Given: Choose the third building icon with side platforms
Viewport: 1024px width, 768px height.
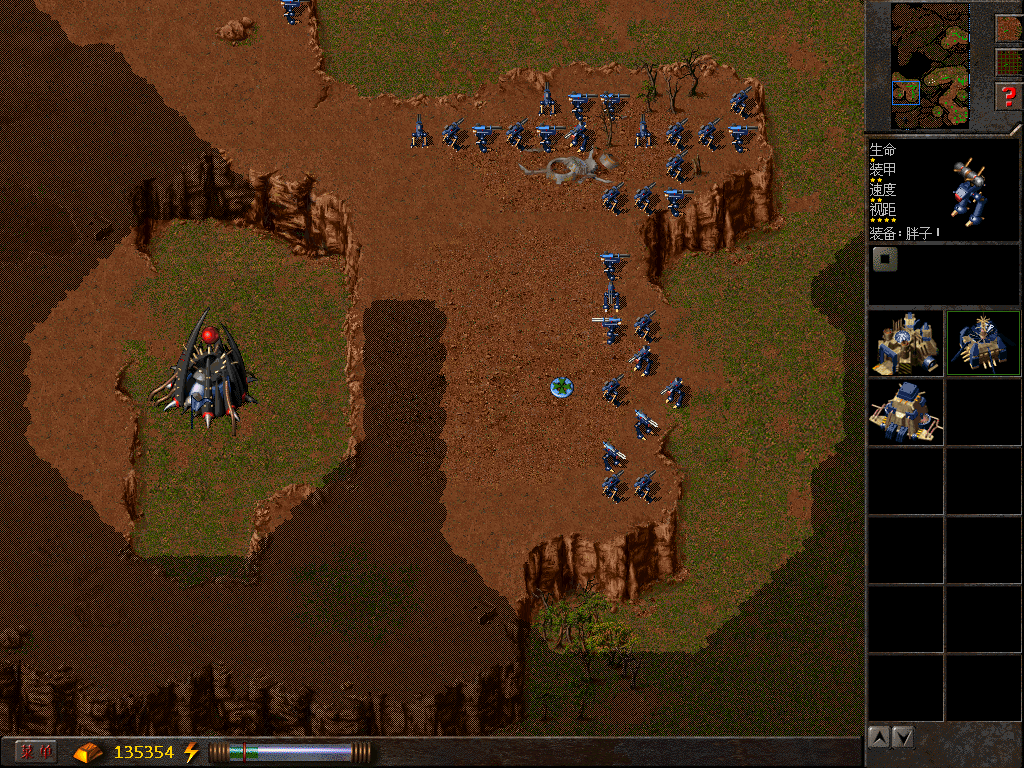Looking at the screenshot, I should coord(905,412).
